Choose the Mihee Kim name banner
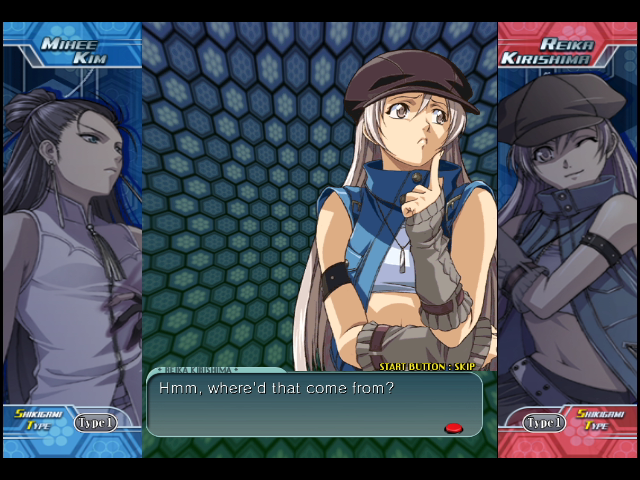Screen dimensions: 640x480 point(70,49)
